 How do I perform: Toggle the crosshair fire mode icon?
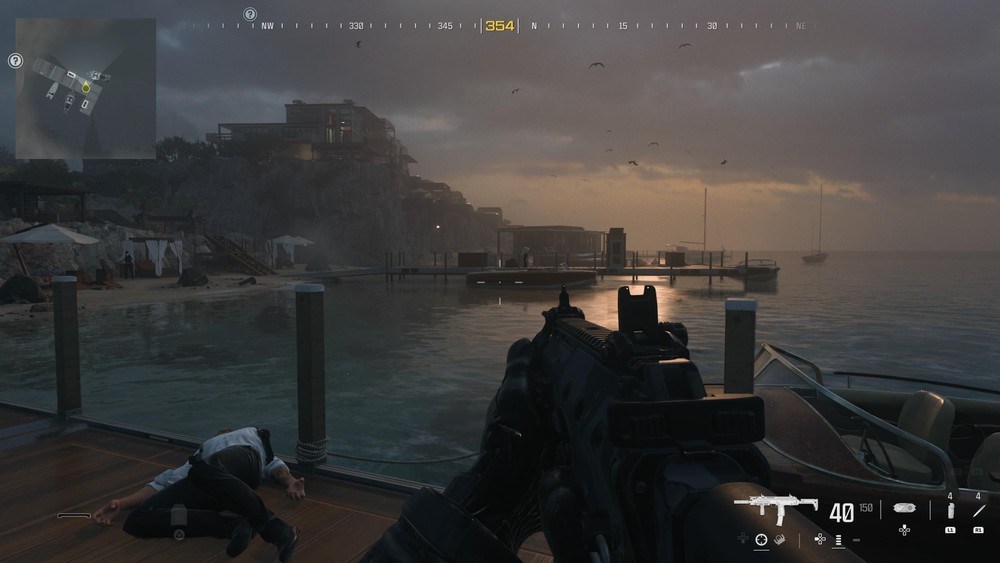click(x=761, y=540)
